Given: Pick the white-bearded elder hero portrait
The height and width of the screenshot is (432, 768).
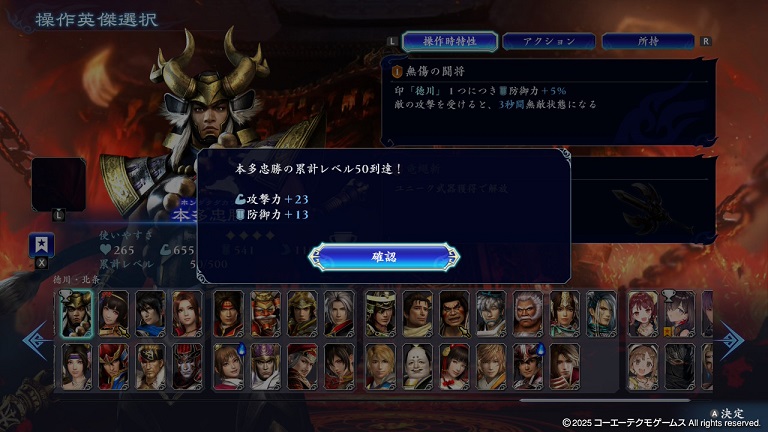Looking at the screenshot, I should point(528,313).
